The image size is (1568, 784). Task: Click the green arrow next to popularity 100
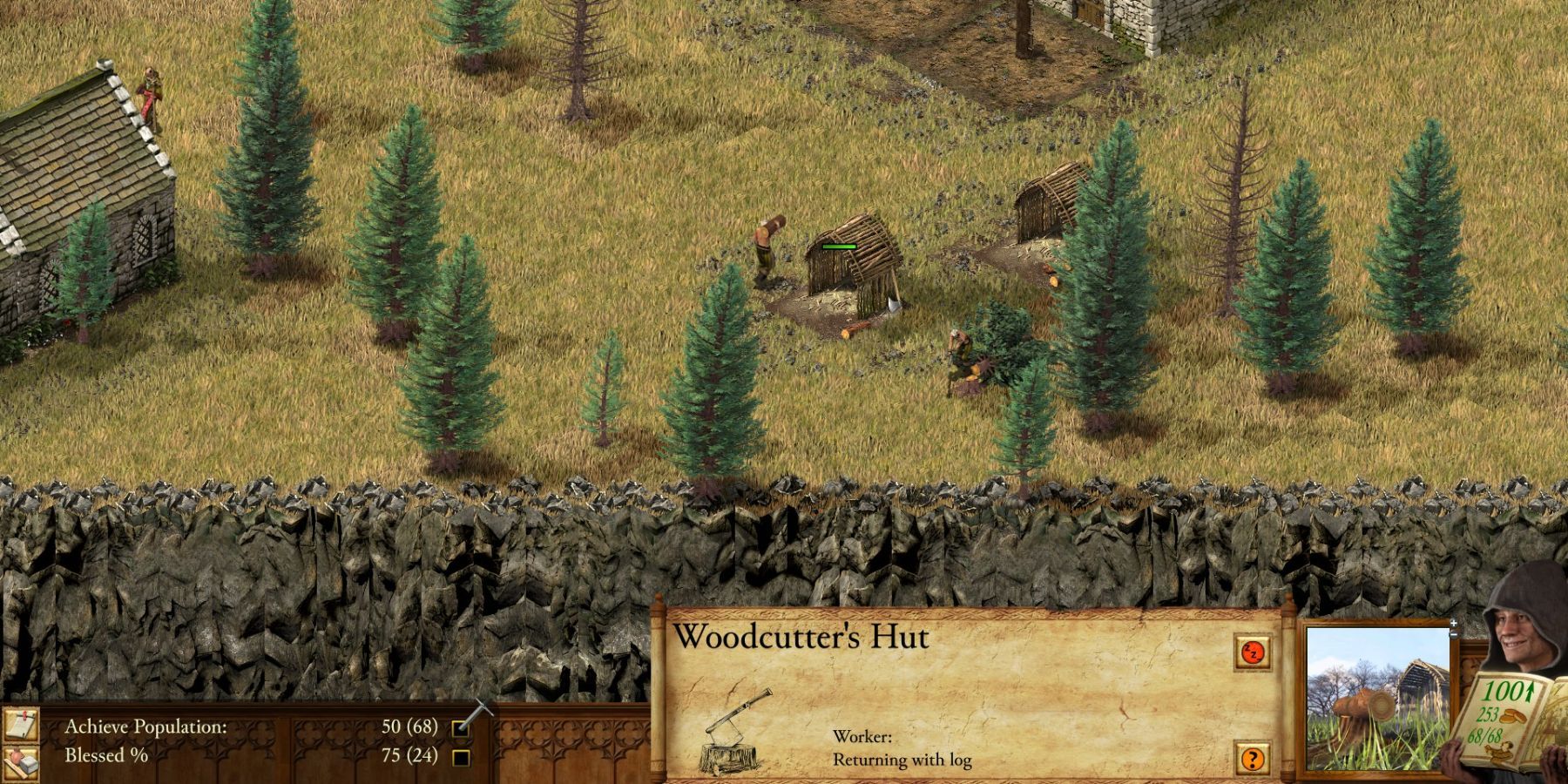(1529, 692)
